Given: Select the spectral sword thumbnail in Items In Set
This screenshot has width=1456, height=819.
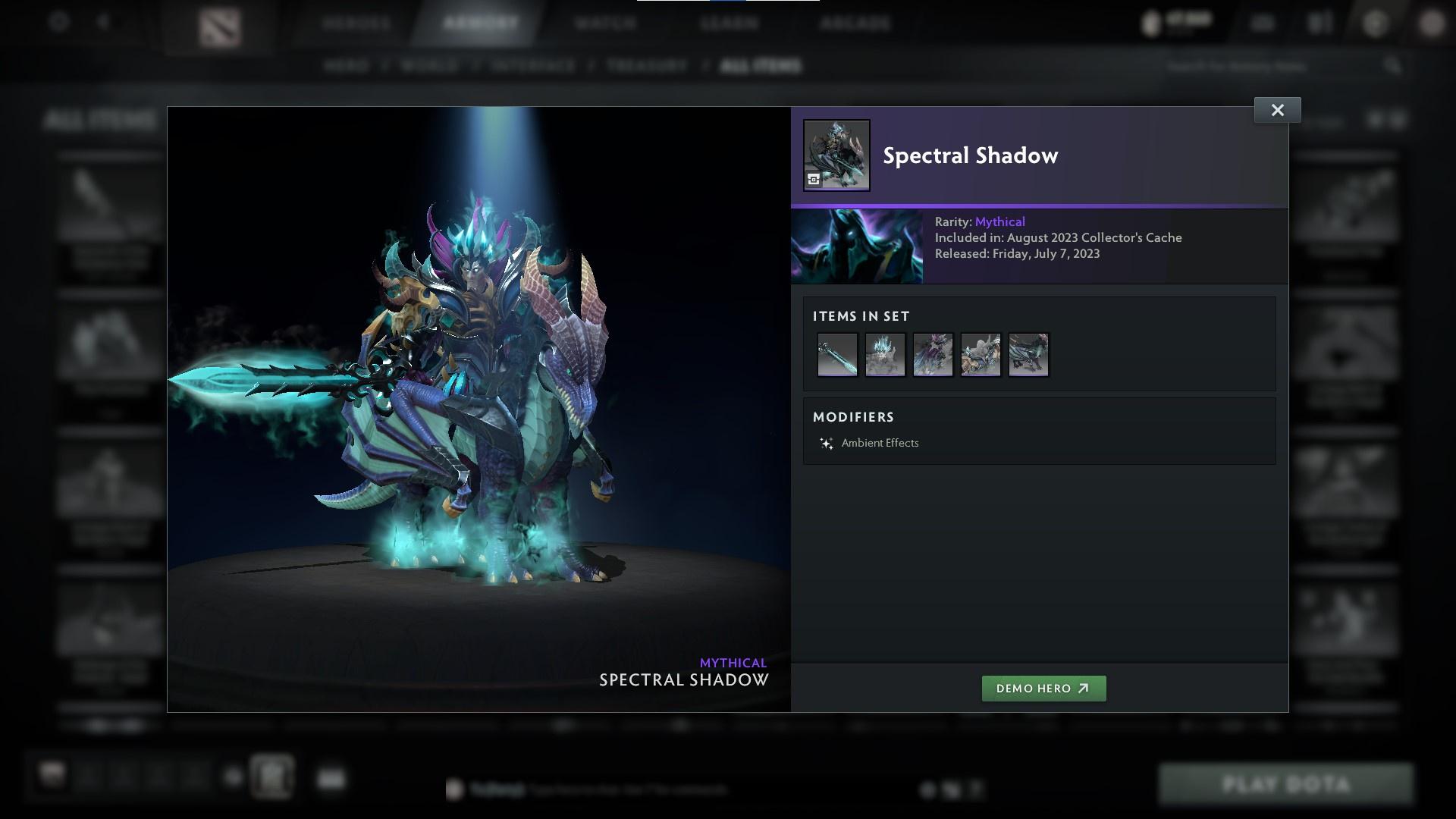Looking at the screenshot, I should tap(836, 354).
